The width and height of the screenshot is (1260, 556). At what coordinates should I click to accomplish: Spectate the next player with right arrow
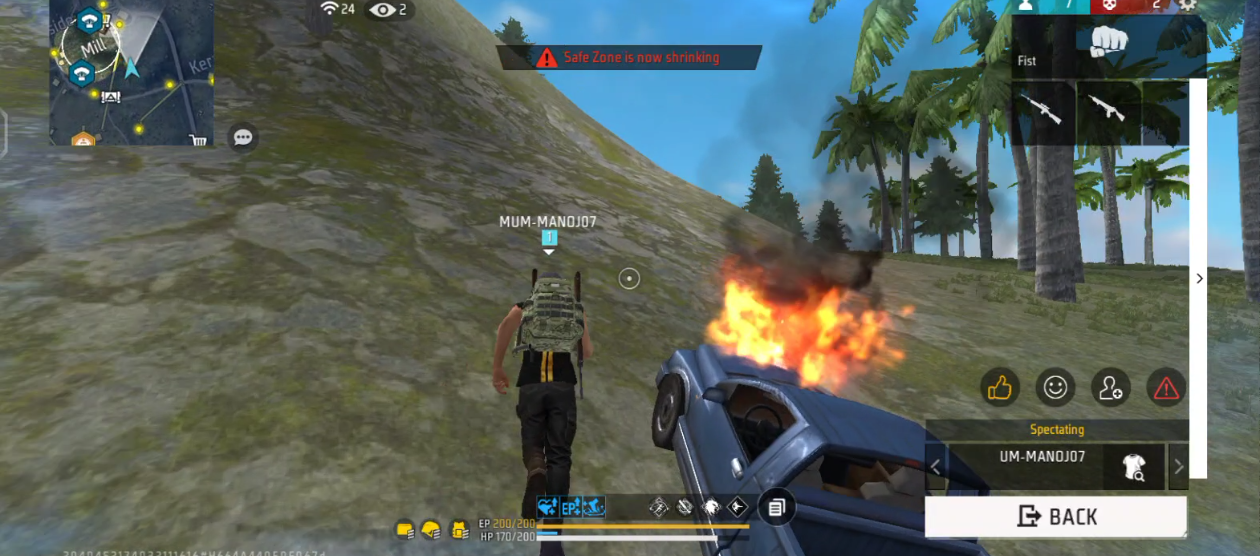(1178, 467)
